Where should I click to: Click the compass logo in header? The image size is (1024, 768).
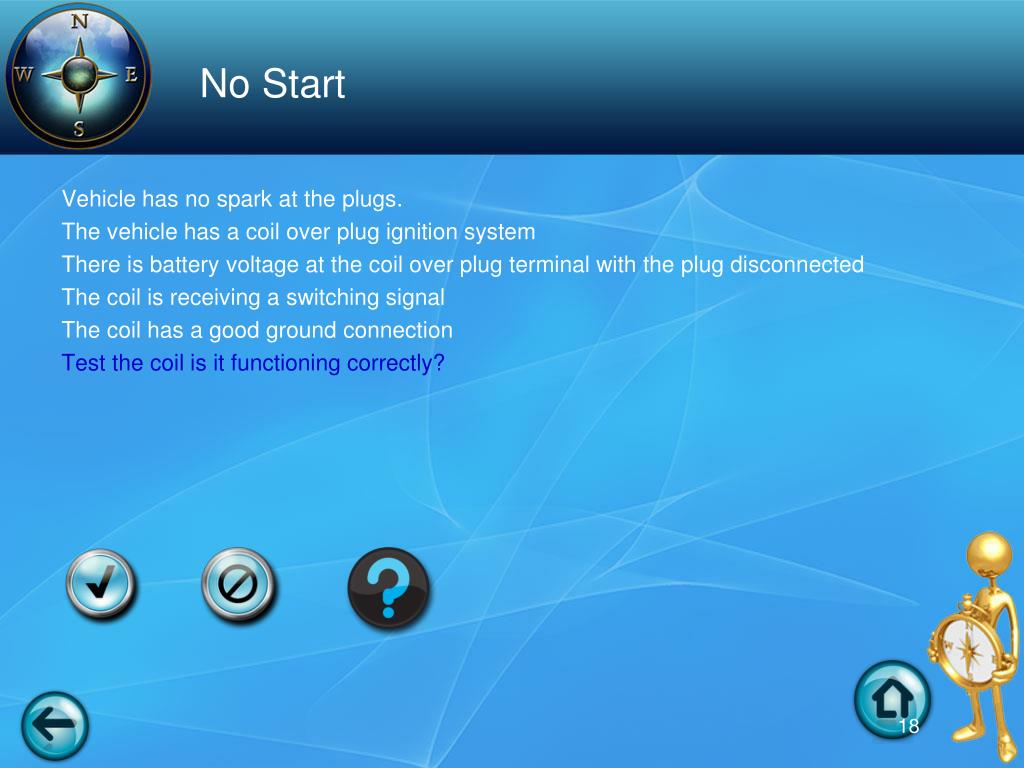tap(78, 75)
